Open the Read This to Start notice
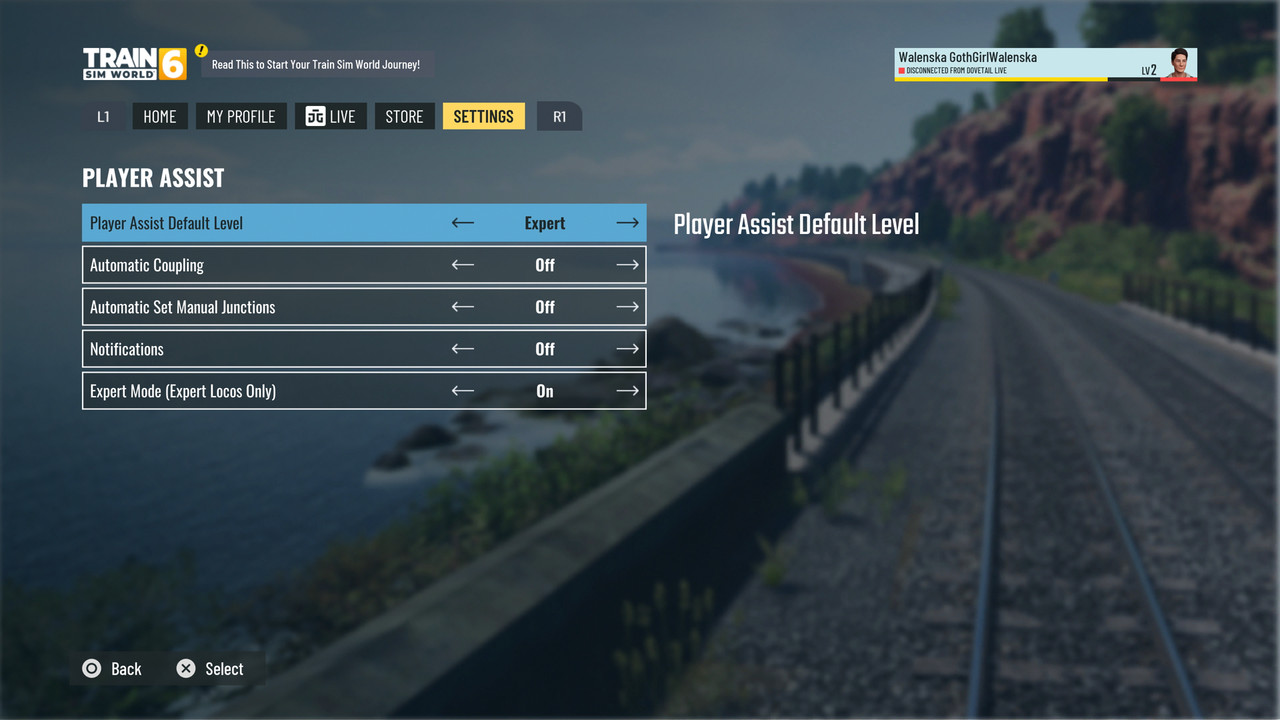The width and height of the screenshot is (1280, 720). [315, 65]
